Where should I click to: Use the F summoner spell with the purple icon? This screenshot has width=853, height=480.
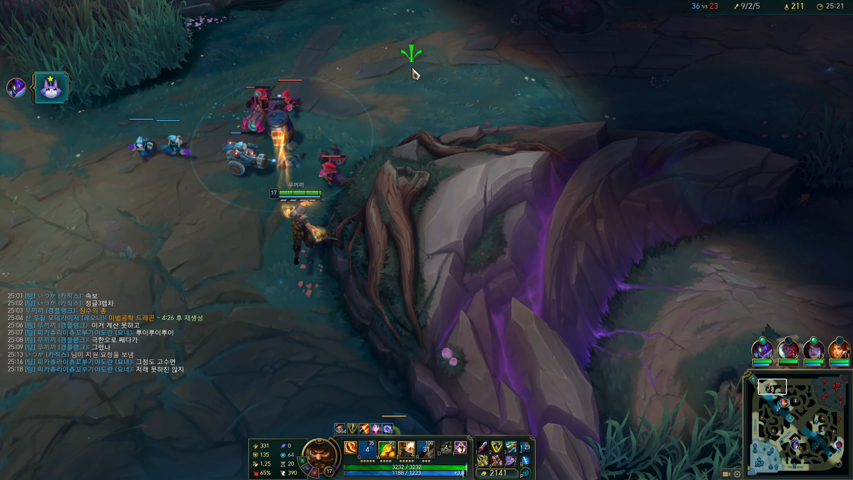pos(460,449)
